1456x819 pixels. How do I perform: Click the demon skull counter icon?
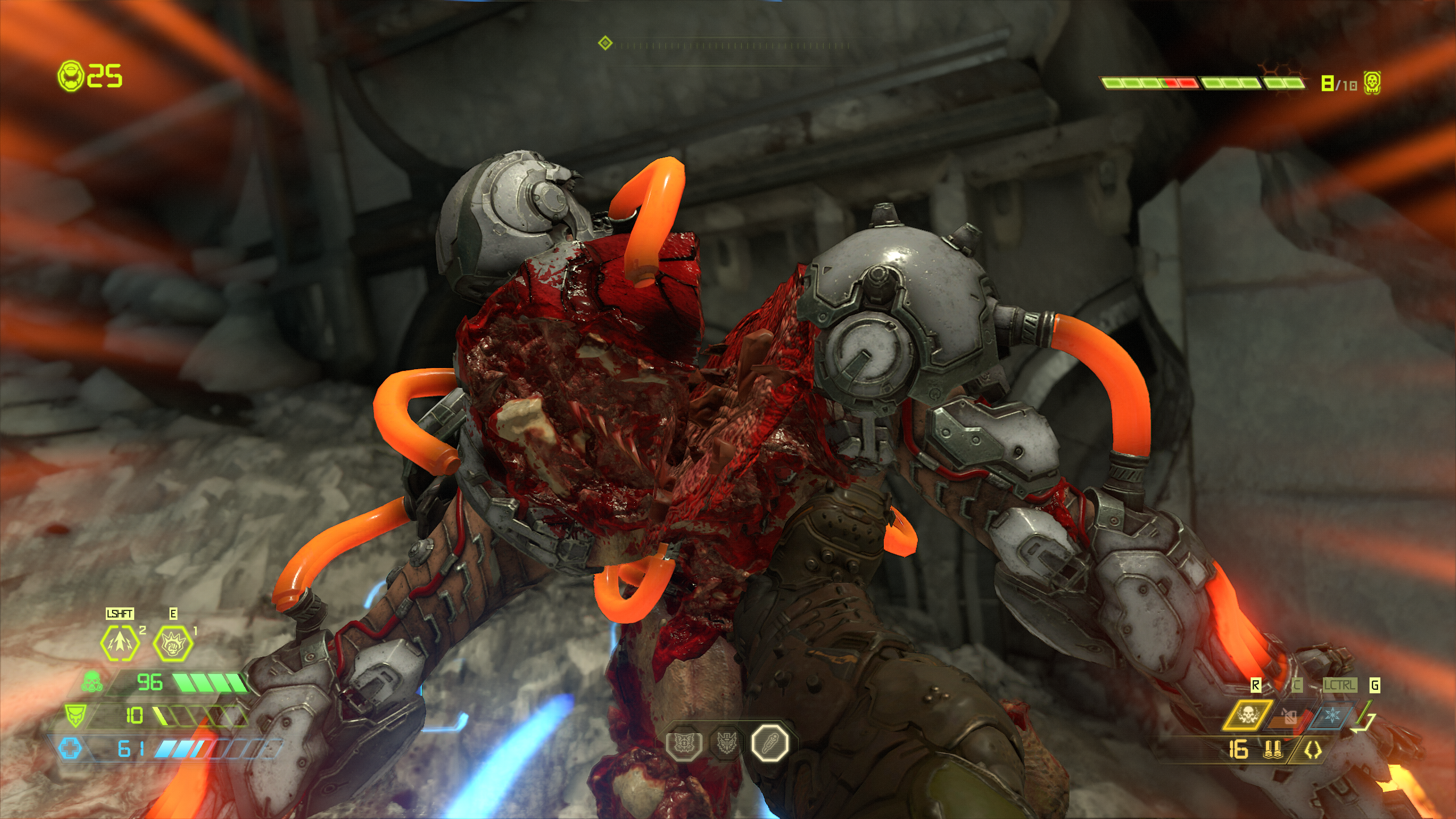(x=1372, y=84)
